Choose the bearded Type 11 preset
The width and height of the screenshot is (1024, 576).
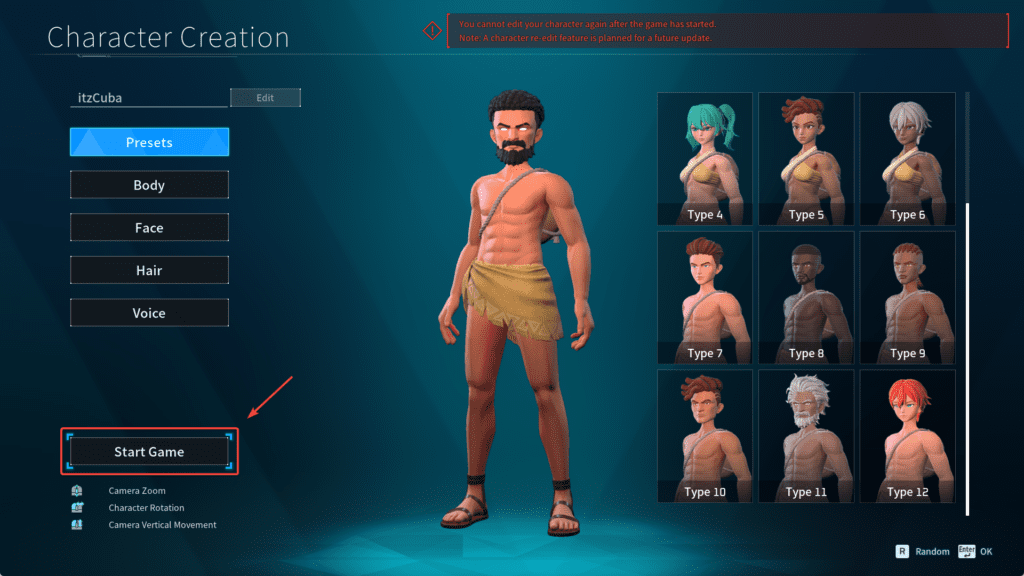(806, 436)
